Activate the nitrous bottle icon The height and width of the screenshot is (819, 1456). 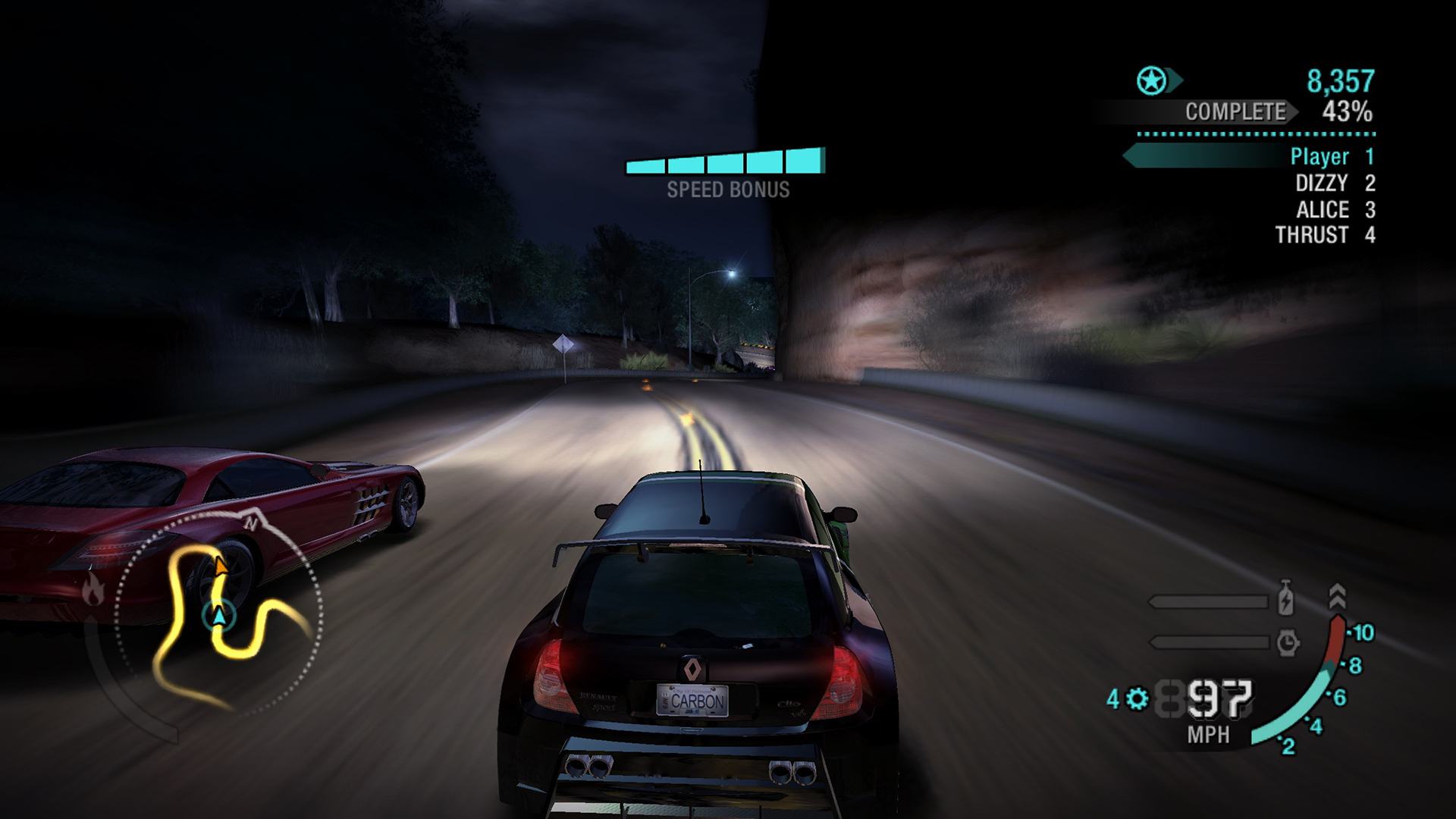(1285, 598)
